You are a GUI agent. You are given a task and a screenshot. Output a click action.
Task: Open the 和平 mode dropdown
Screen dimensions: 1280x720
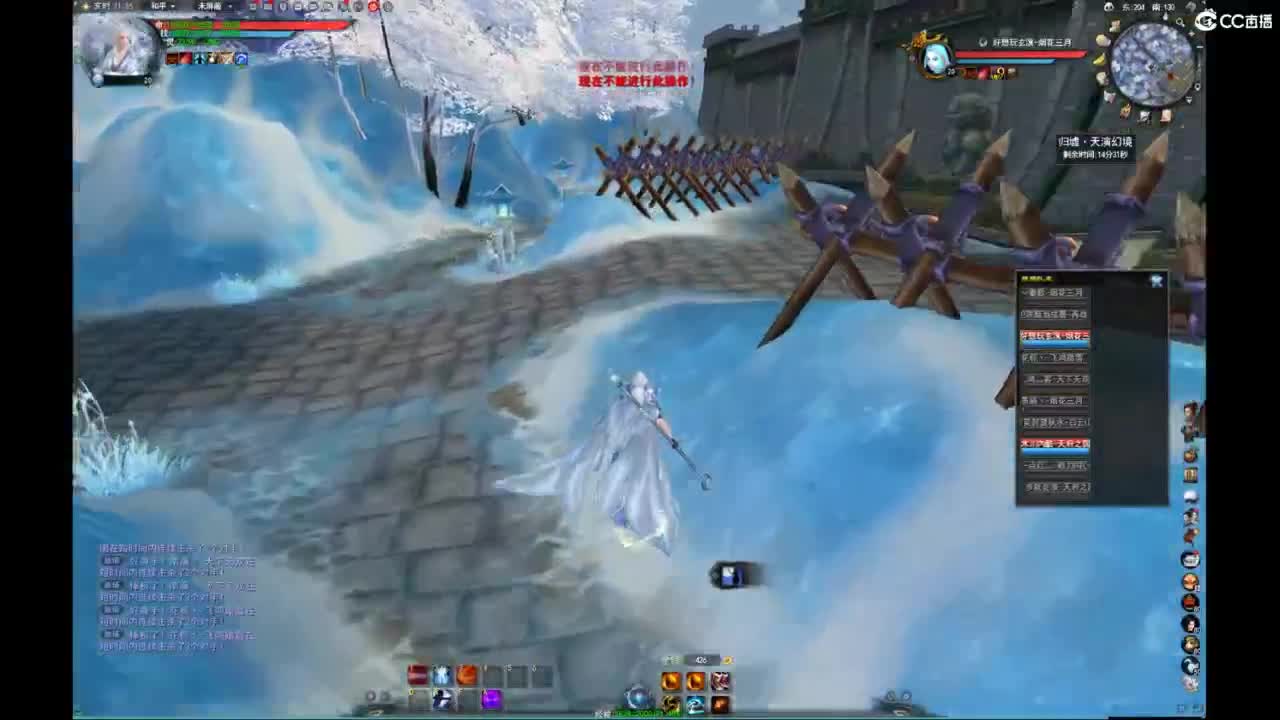[160, 7]
